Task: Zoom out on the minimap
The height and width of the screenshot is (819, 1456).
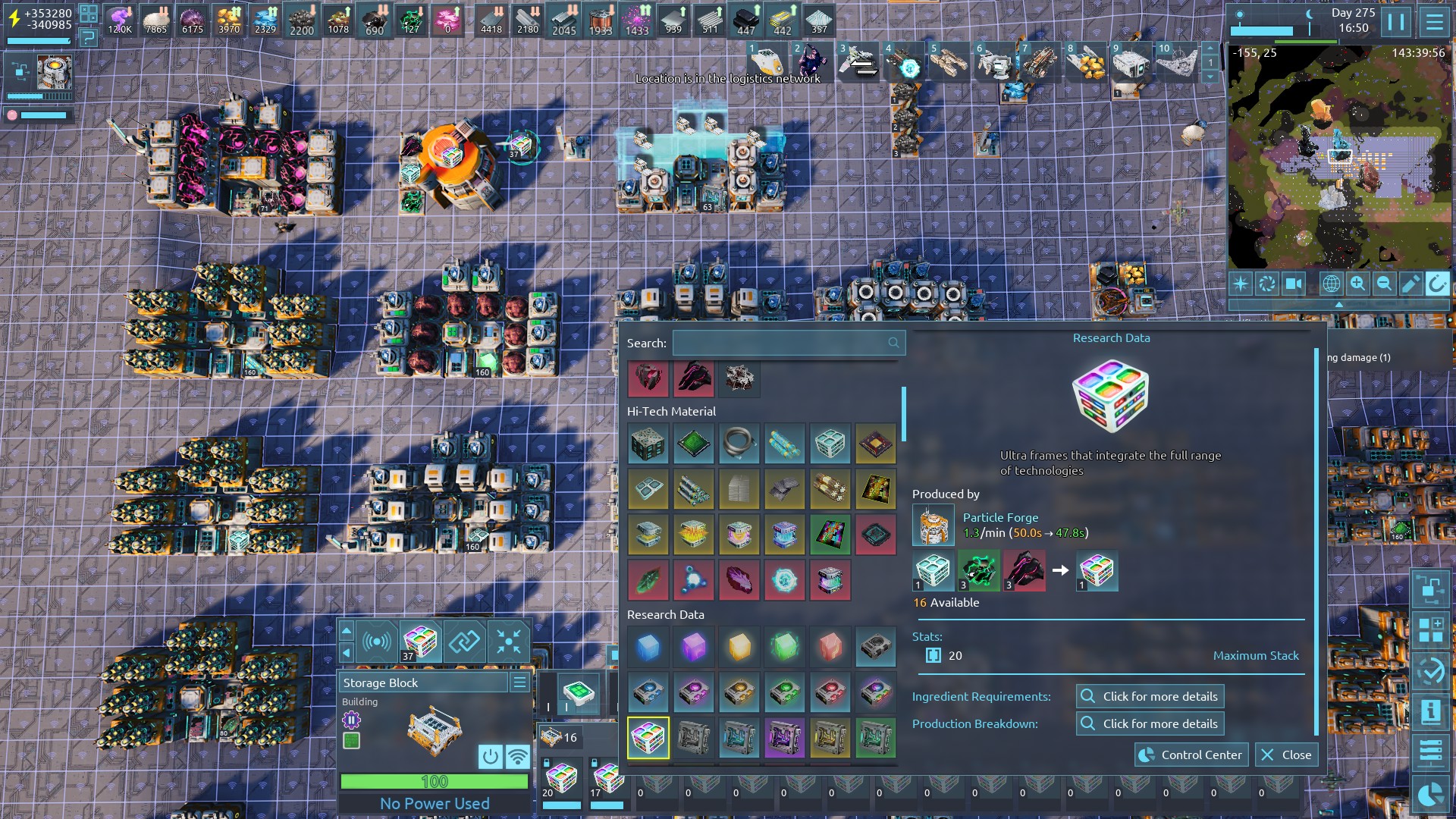Action: coord(1384,284)
